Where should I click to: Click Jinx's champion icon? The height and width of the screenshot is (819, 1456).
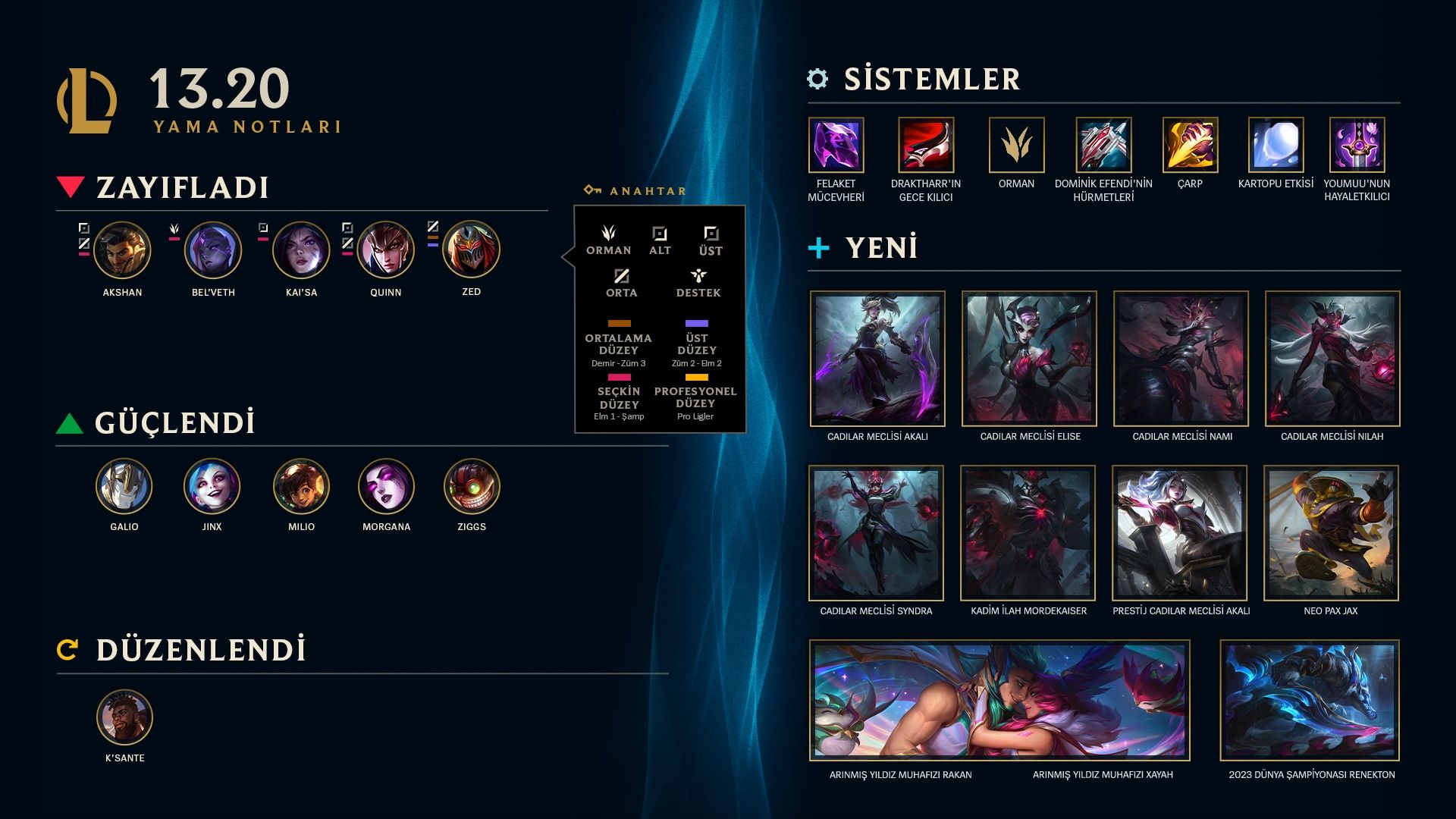tap(212, 487)
